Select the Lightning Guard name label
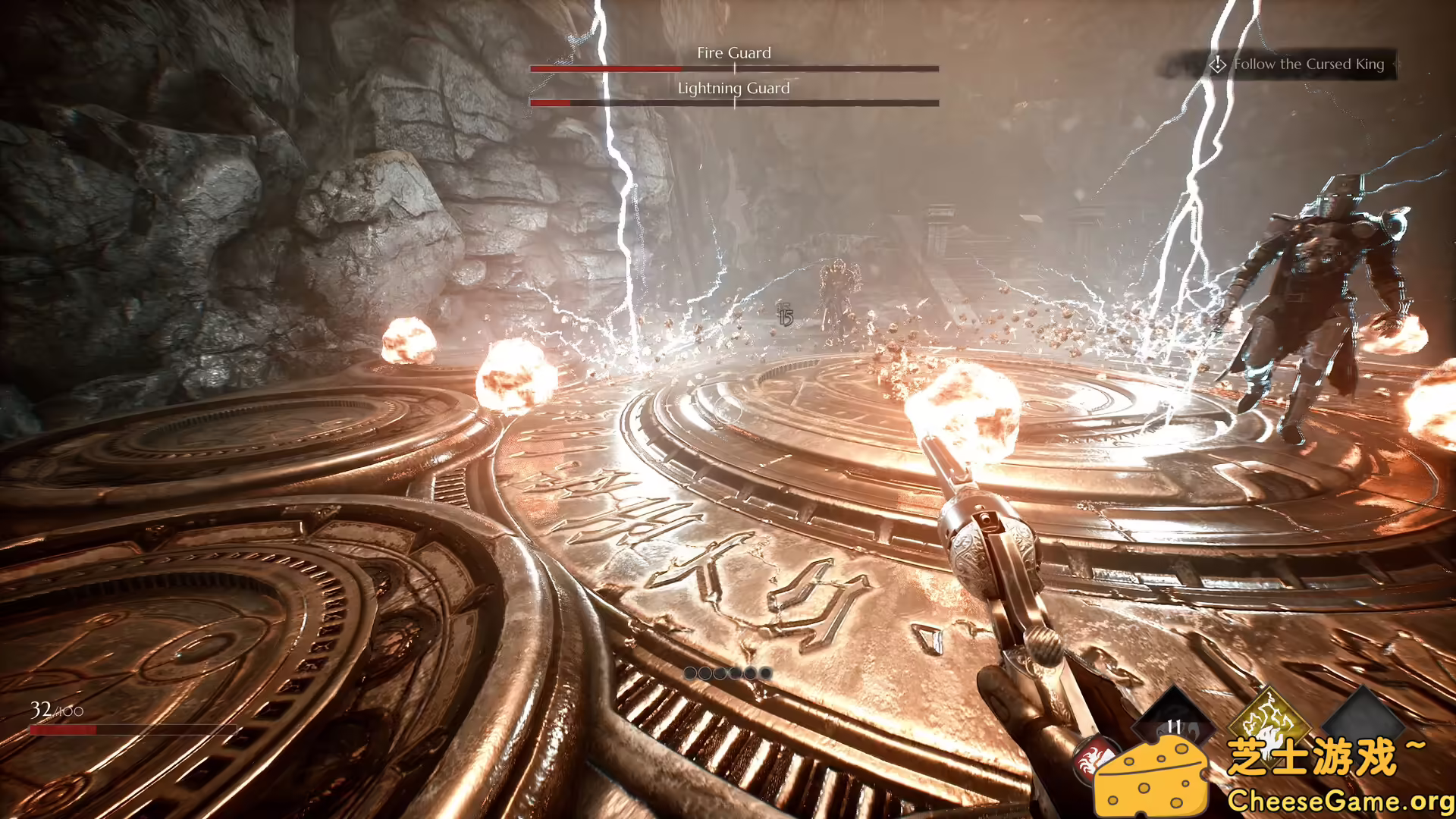 [734, 88]
